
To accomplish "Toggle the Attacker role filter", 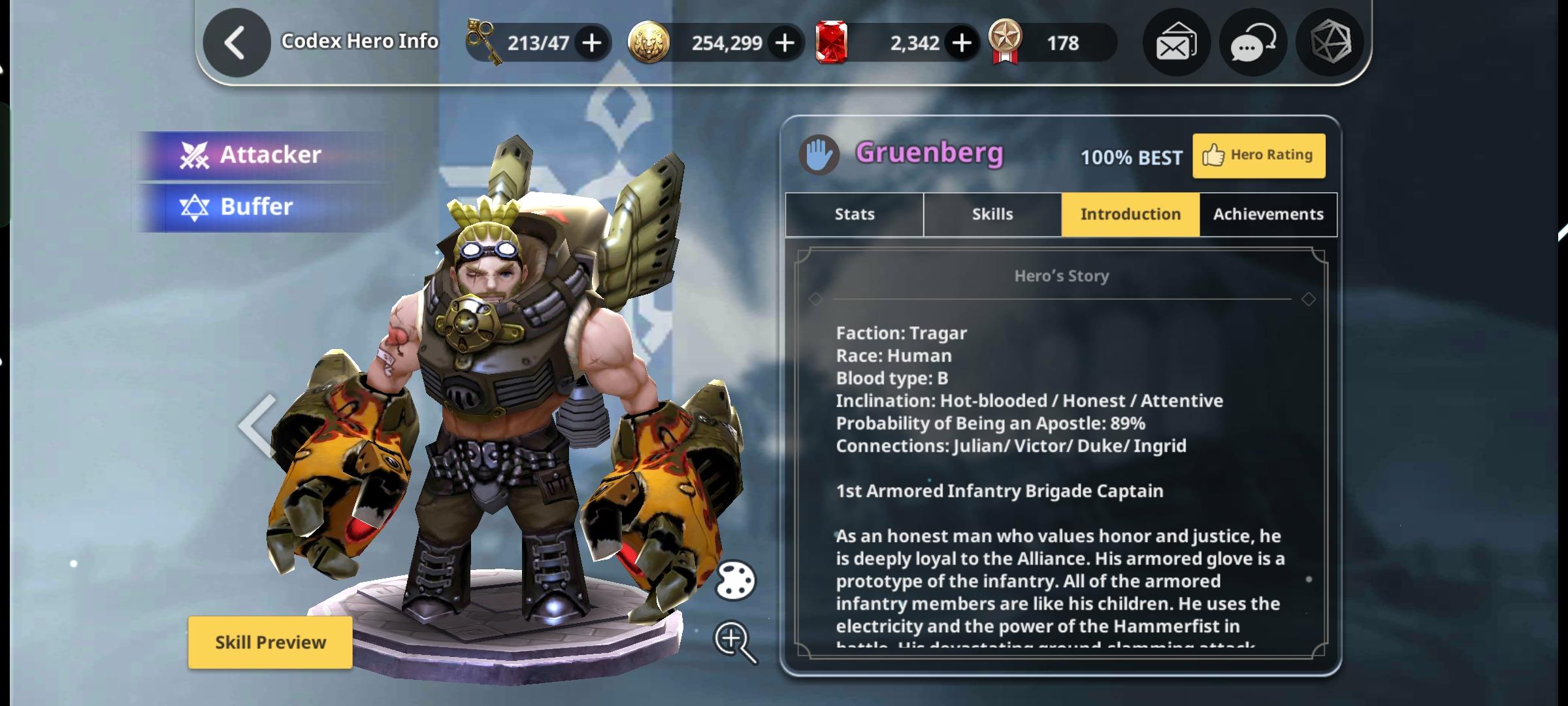I will point(261,154).
